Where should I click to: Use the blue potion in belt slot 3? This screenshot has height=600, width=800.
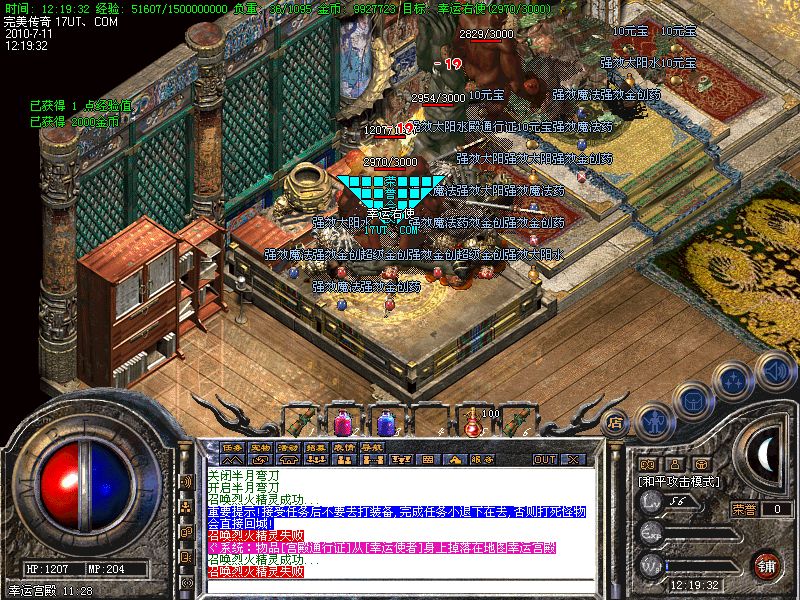385,420
